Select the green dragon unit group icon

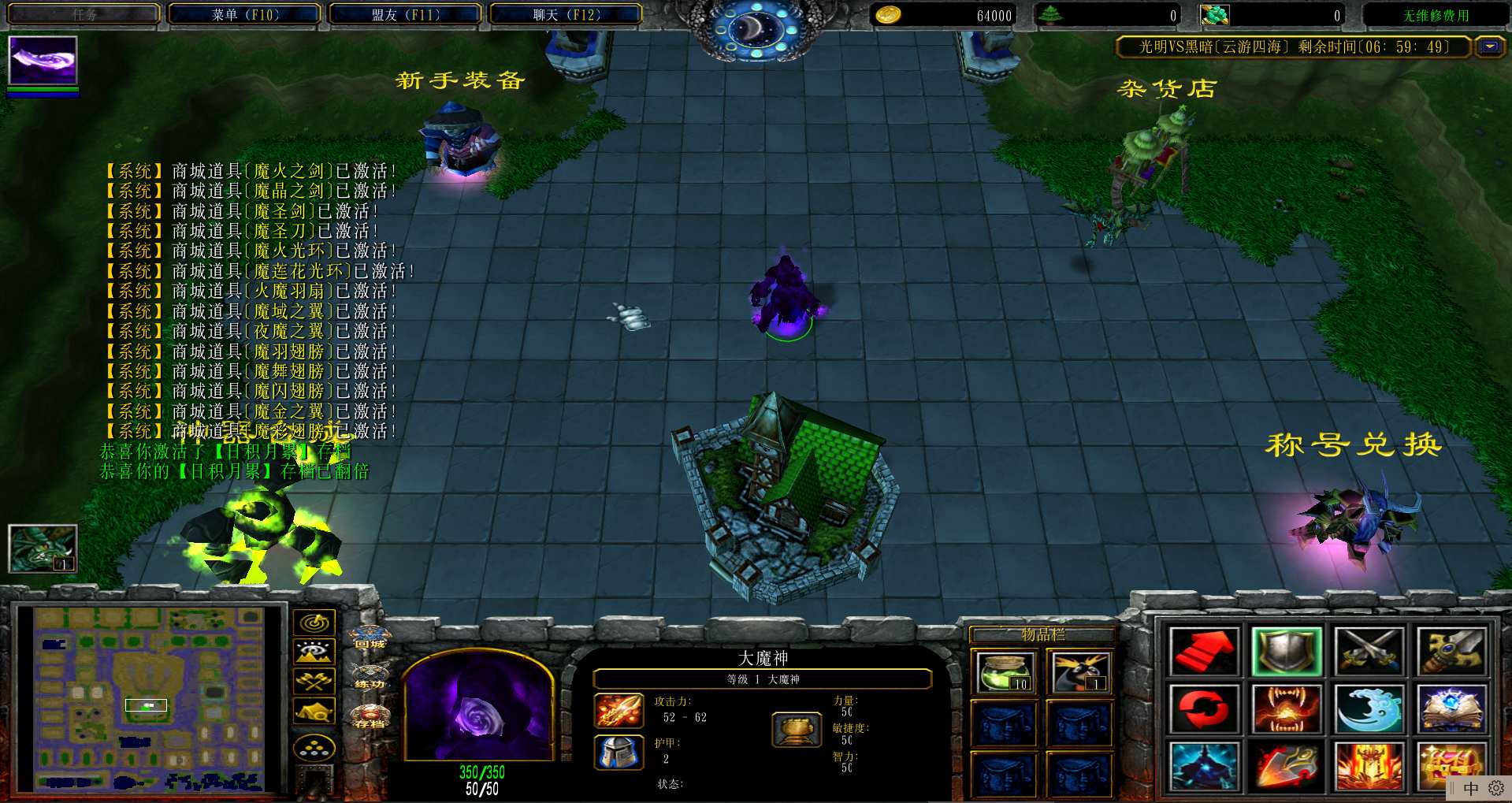pos(43,548)
